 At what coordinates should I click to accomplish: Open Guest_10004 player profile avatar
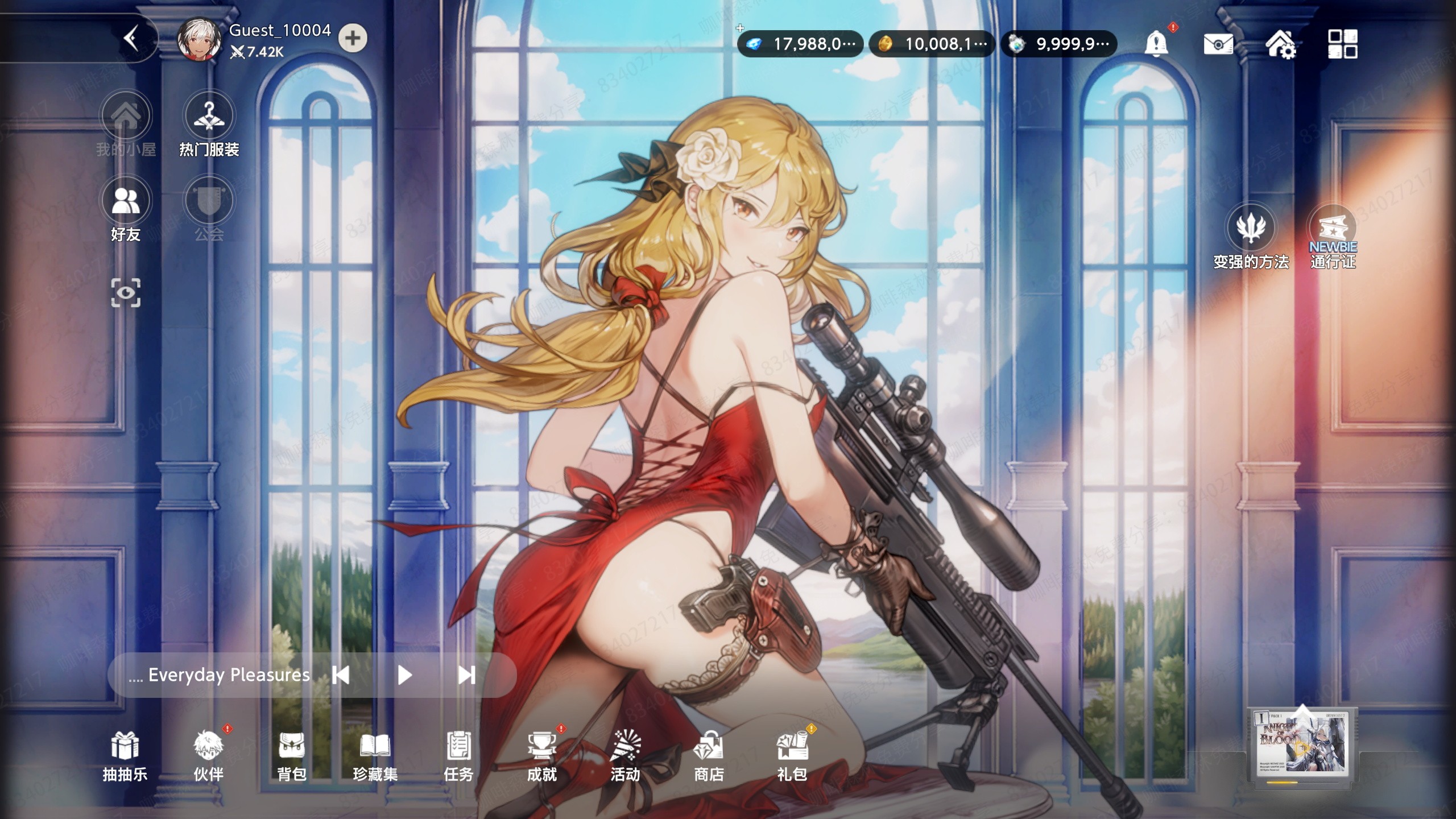coord(198,39)
